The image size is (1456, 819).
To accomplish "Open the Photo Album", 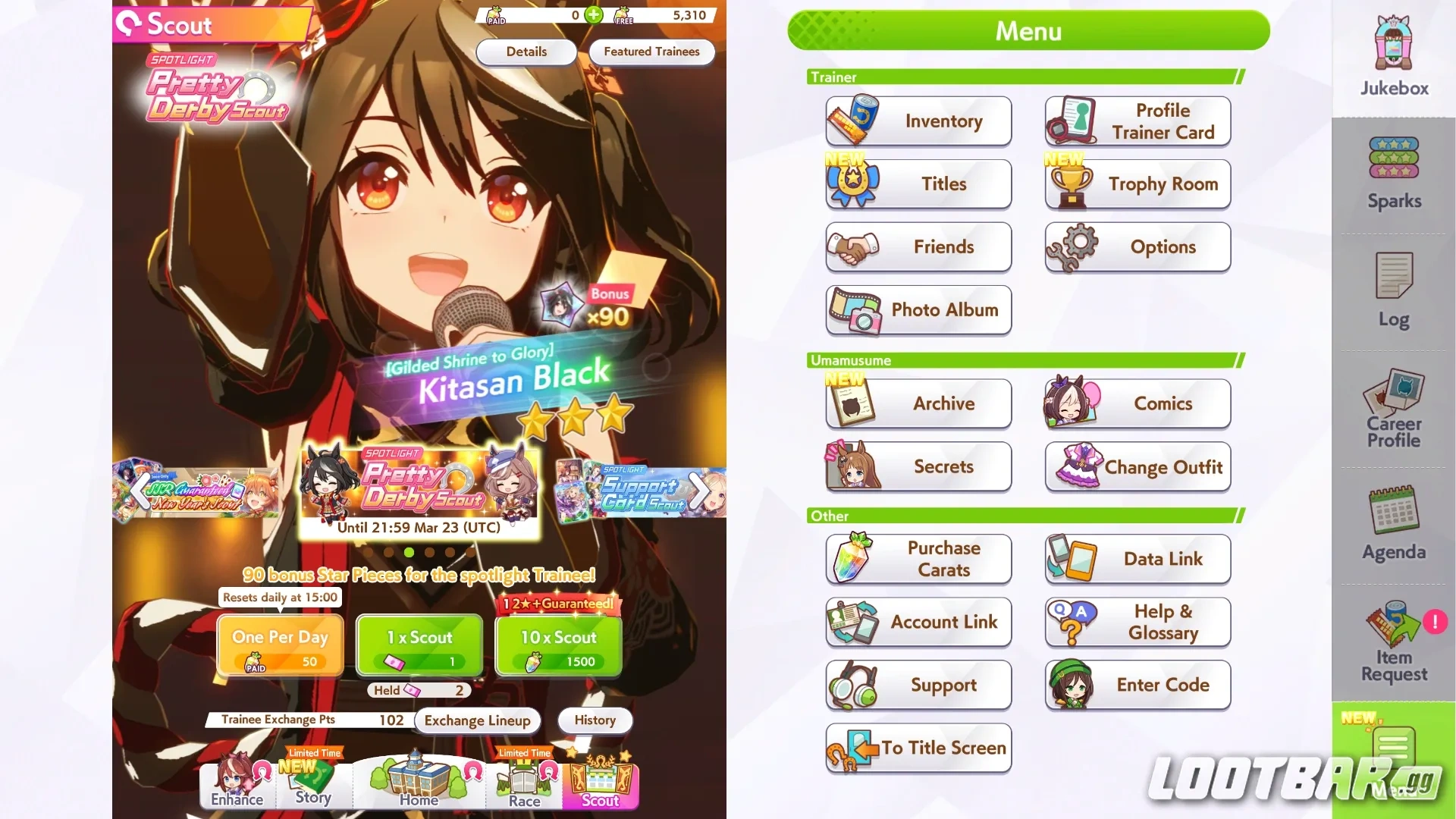I will tap(918, 310).
